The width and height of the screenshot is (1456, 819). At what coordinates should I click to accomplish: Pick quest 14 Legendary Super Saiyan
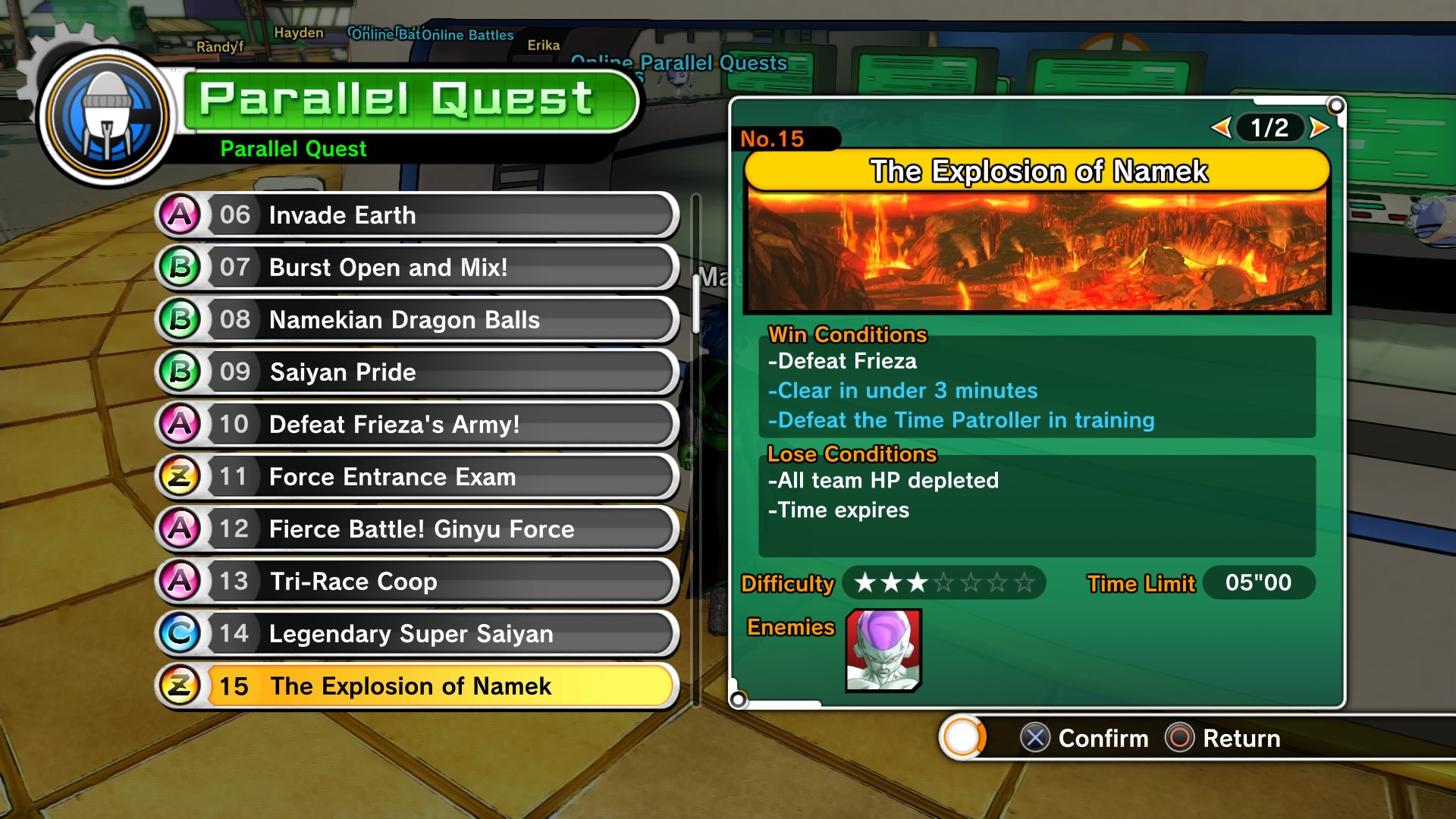coord(417,634)
